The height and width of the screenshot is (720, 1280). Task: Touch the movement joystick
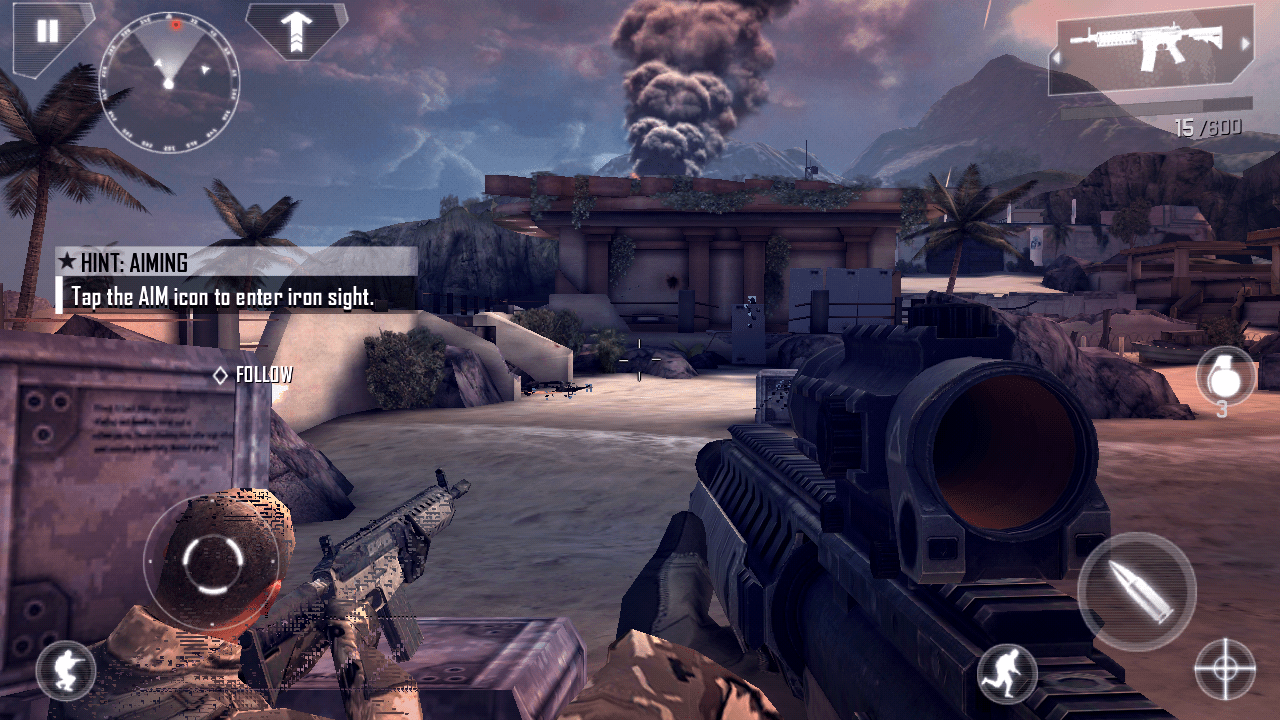point(212,564)
